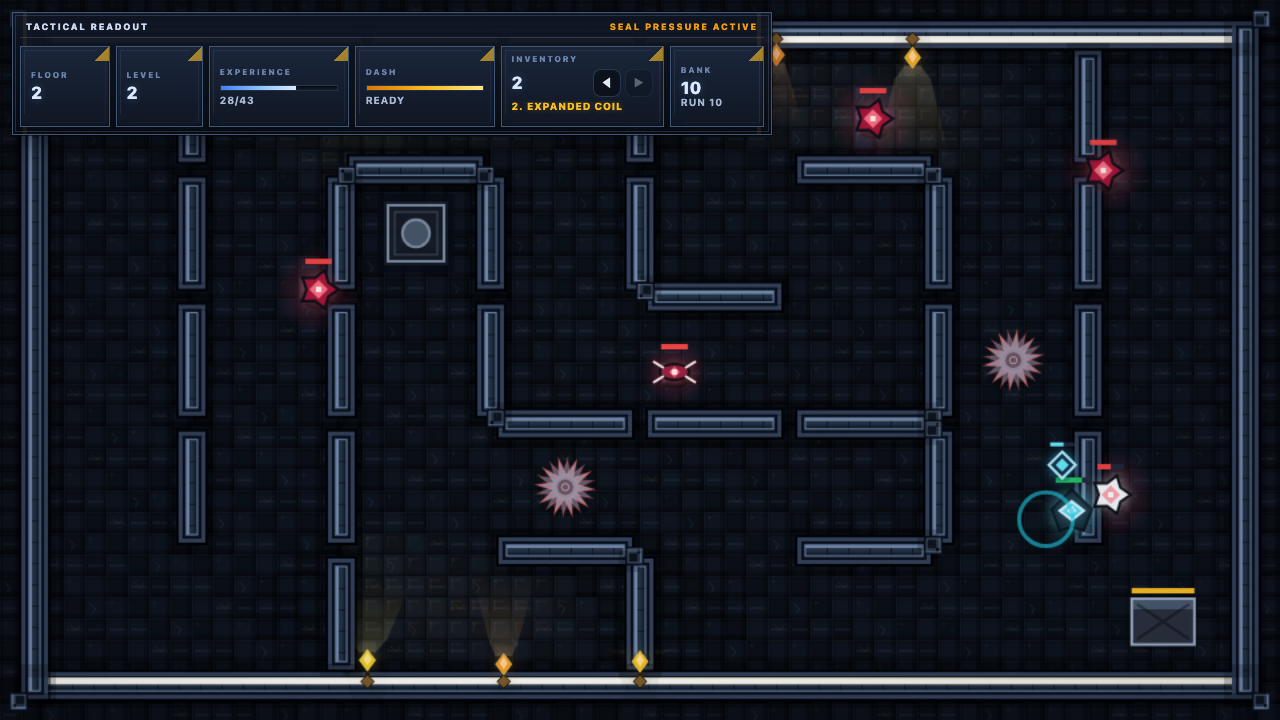The image size is (1280, 720).
Task: Click the red star enemy on left wall
Action: click(318, 291)
